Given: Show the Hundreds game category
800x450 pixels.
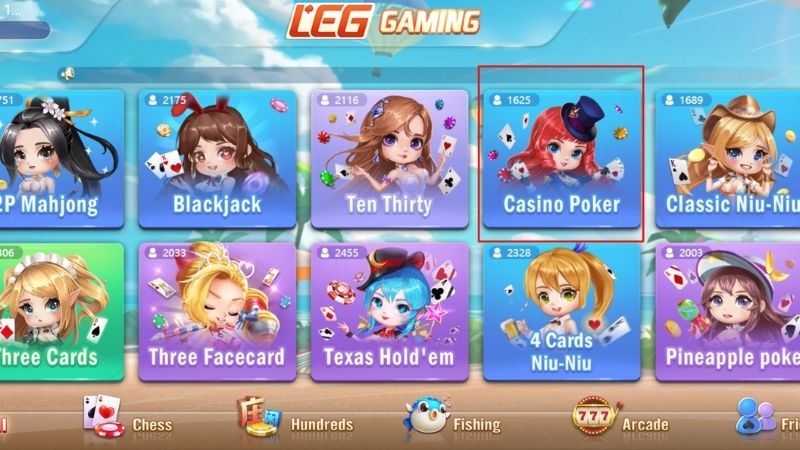Looking at the screenshot, I should tap(295, 421).
